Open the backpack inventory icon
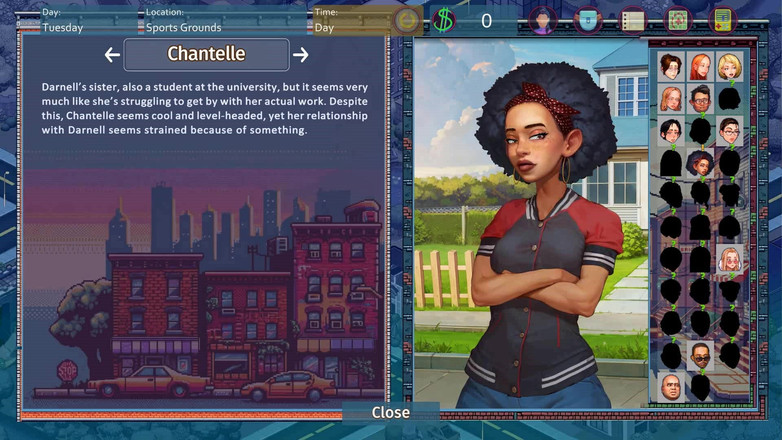 coord(588,20)
